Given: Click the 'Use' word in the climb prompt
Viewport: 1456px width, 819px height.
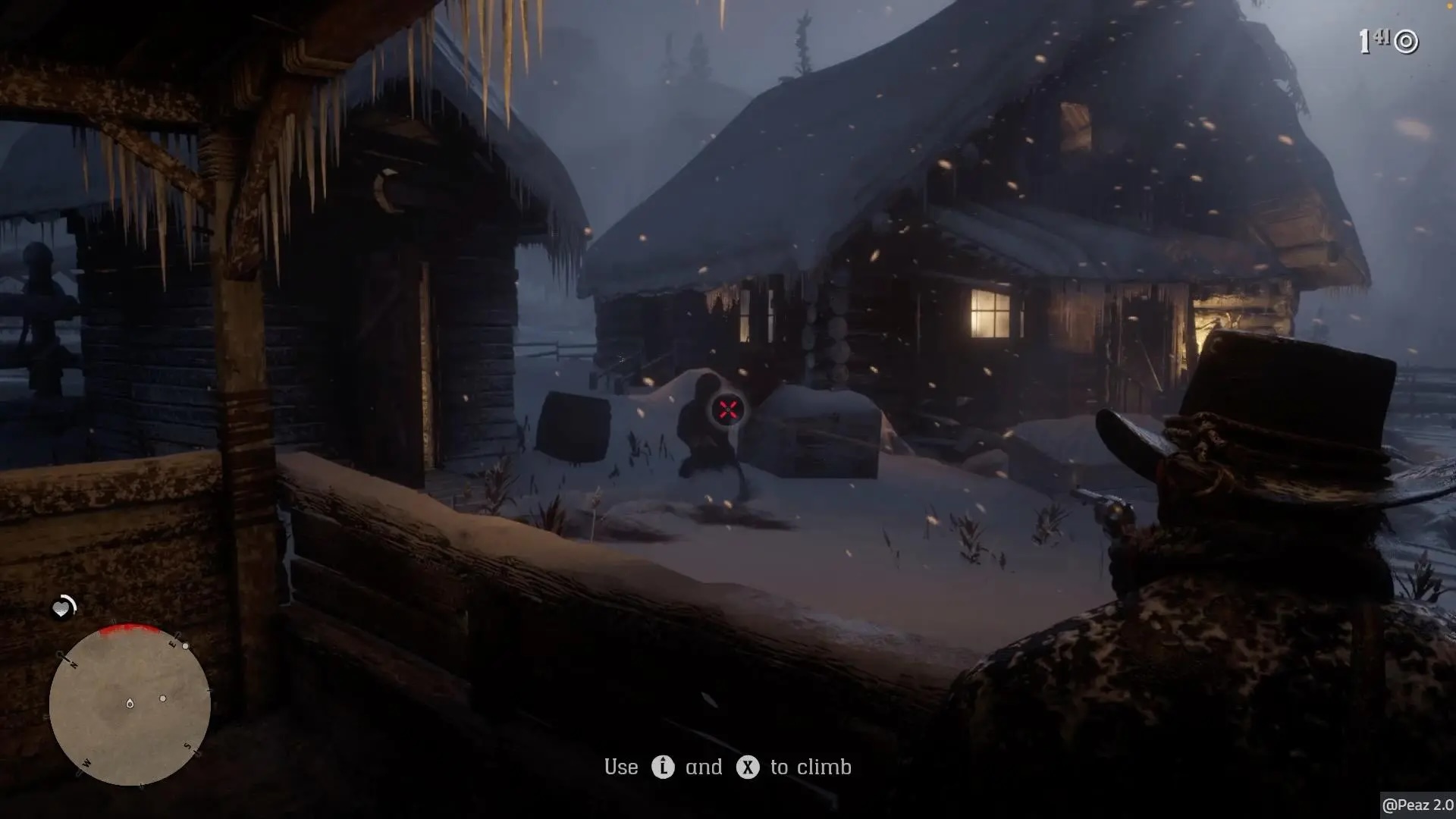Looking at the screenshot, I should [621, 767].
